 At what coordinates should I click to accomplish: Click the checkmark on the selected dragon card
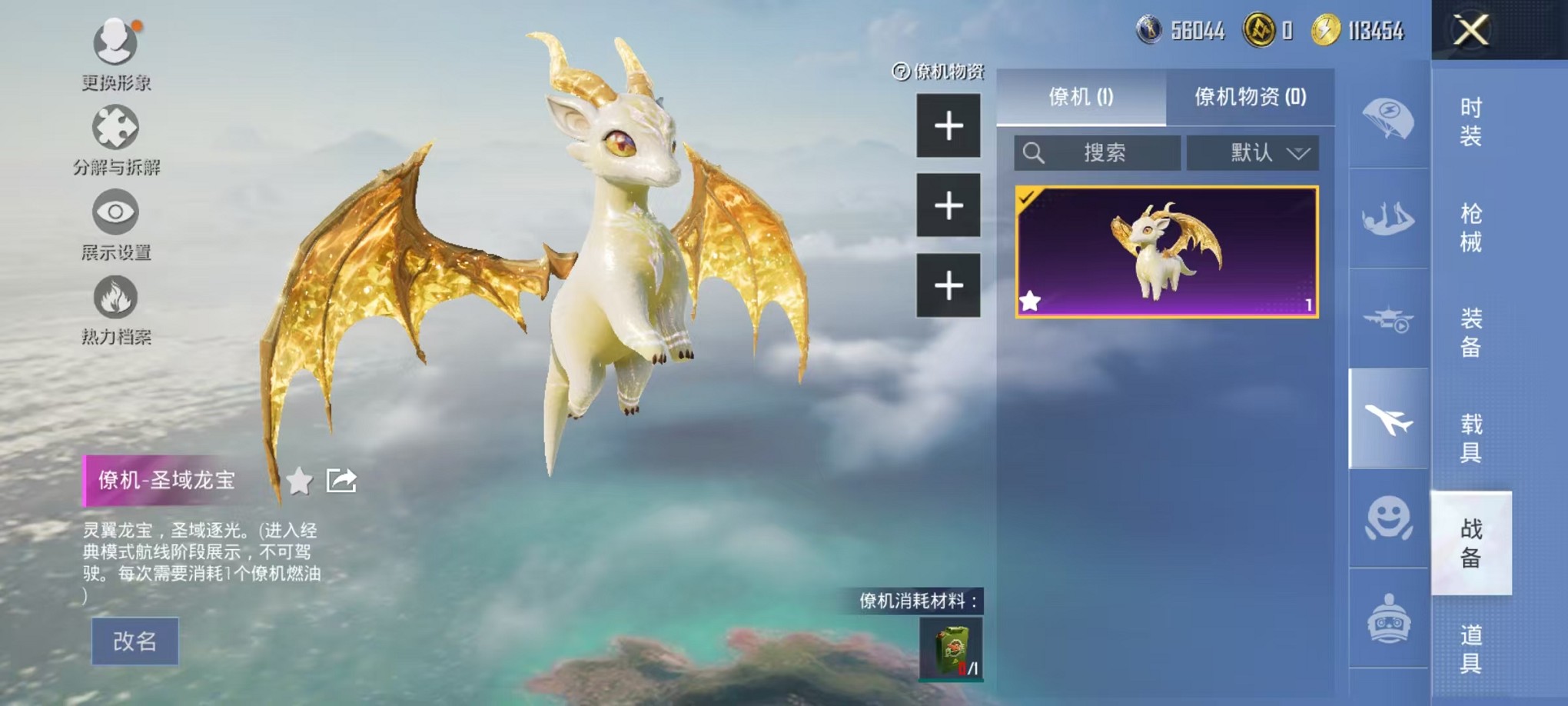(1025, 198)
